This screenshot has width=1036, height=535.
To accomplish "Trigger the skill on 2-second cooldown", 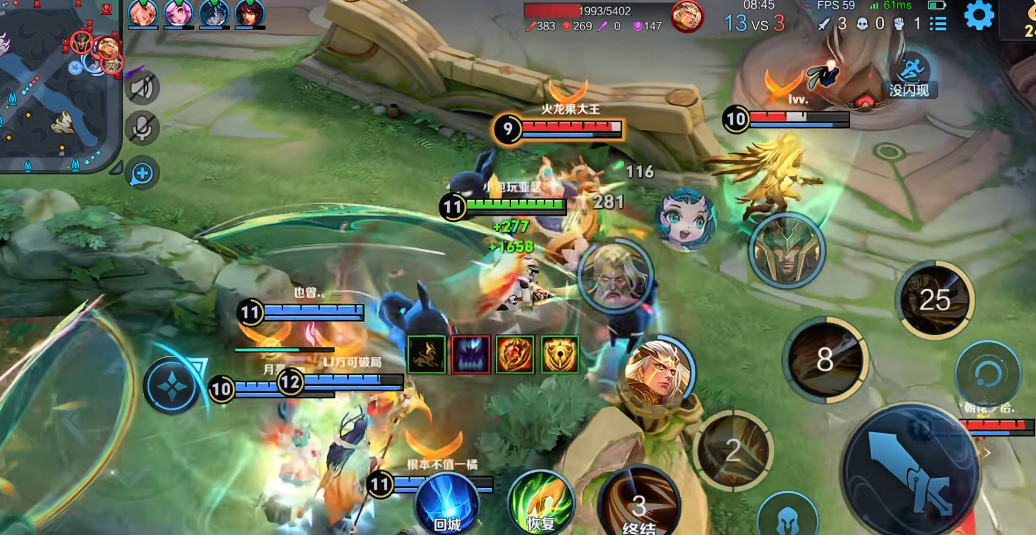I will click(x=733, y=451).
